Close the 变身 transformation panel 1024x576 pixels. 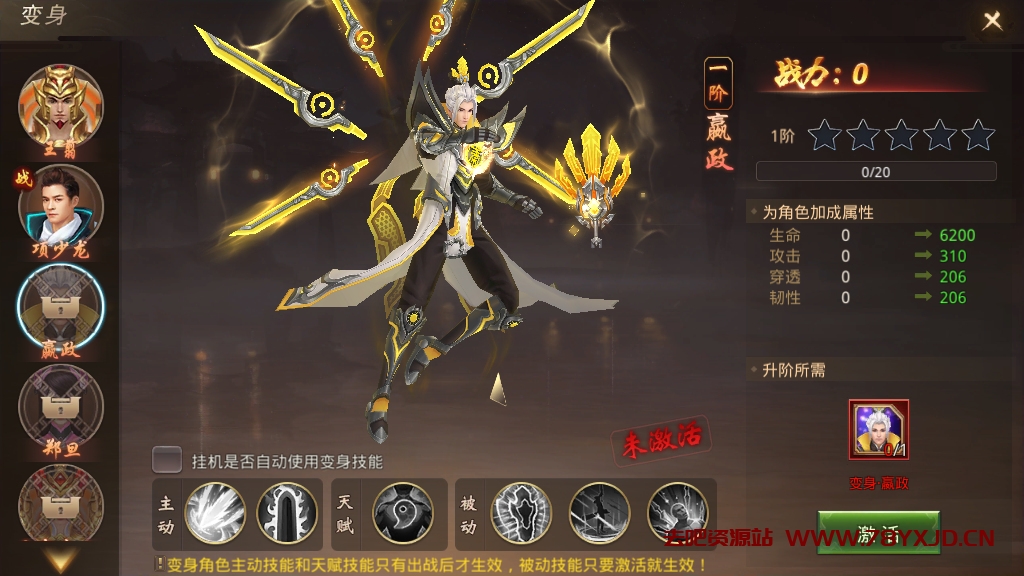tap(991, 21)
